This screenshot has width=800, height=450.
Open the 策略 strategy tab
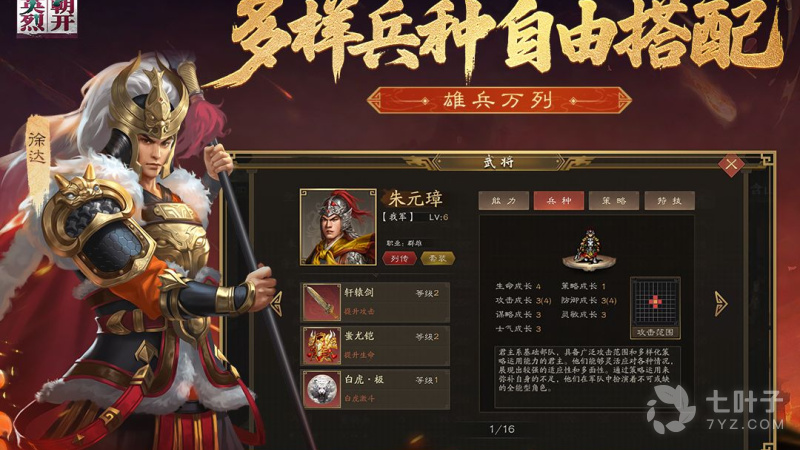click(x=613, y=200)
